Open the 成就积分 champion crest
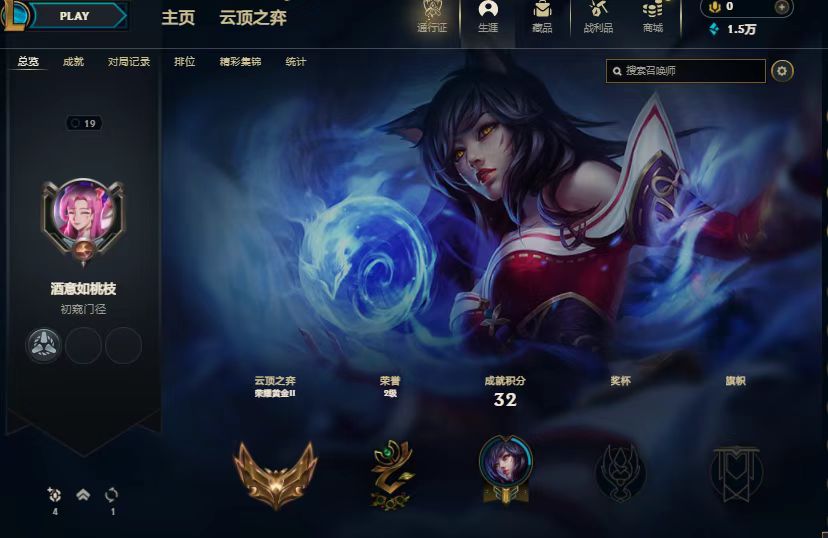Image resolution: width=828 pixels, height=538 pixels. [x=506, y=467]
